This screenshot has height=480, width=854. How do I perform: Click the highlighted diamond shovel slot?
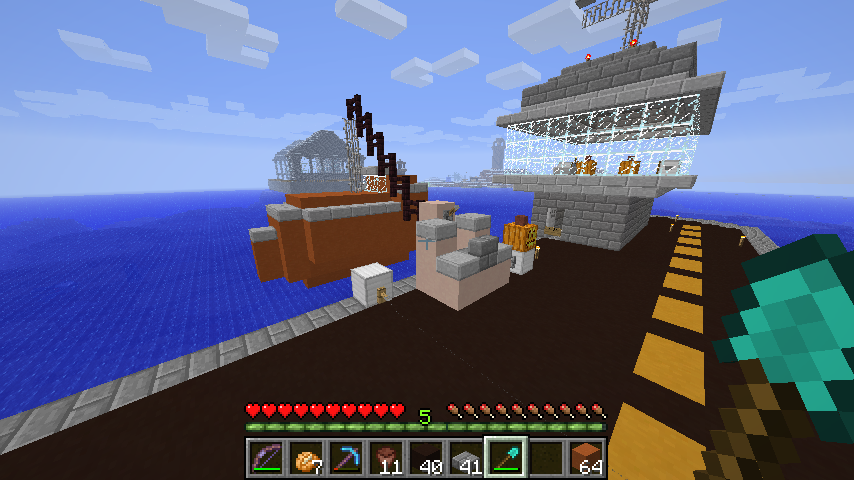[505, 459]
